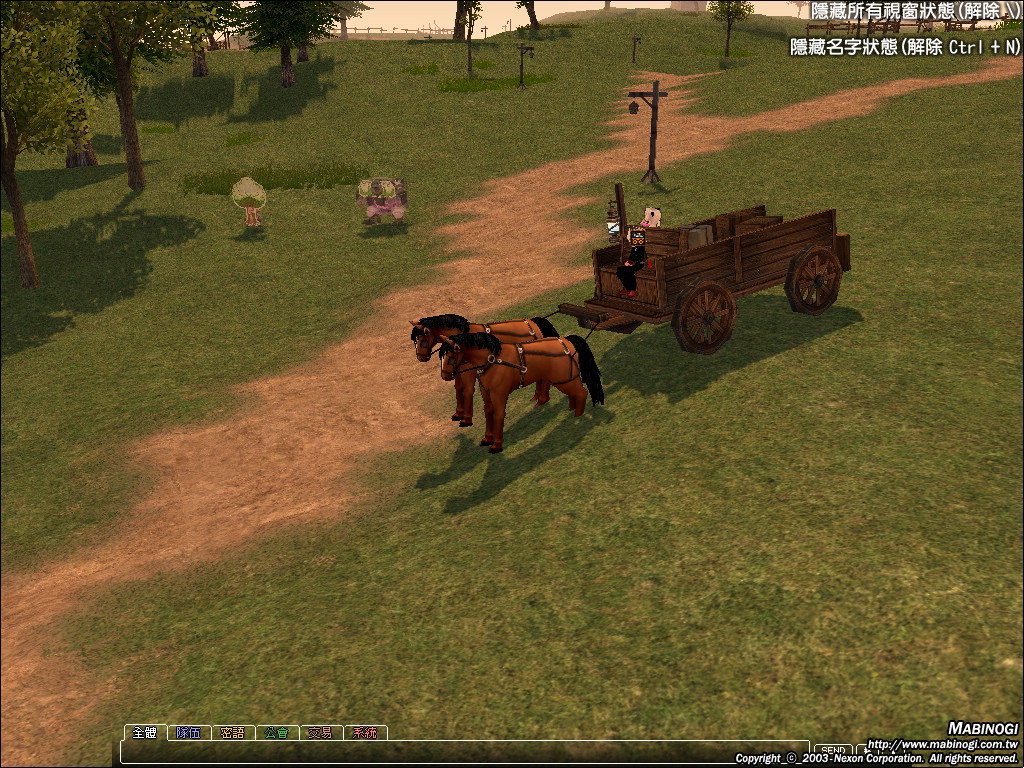1024x768 pixels.
Task: Open the 系統 (System) chat tab
Action: point(365,732)
